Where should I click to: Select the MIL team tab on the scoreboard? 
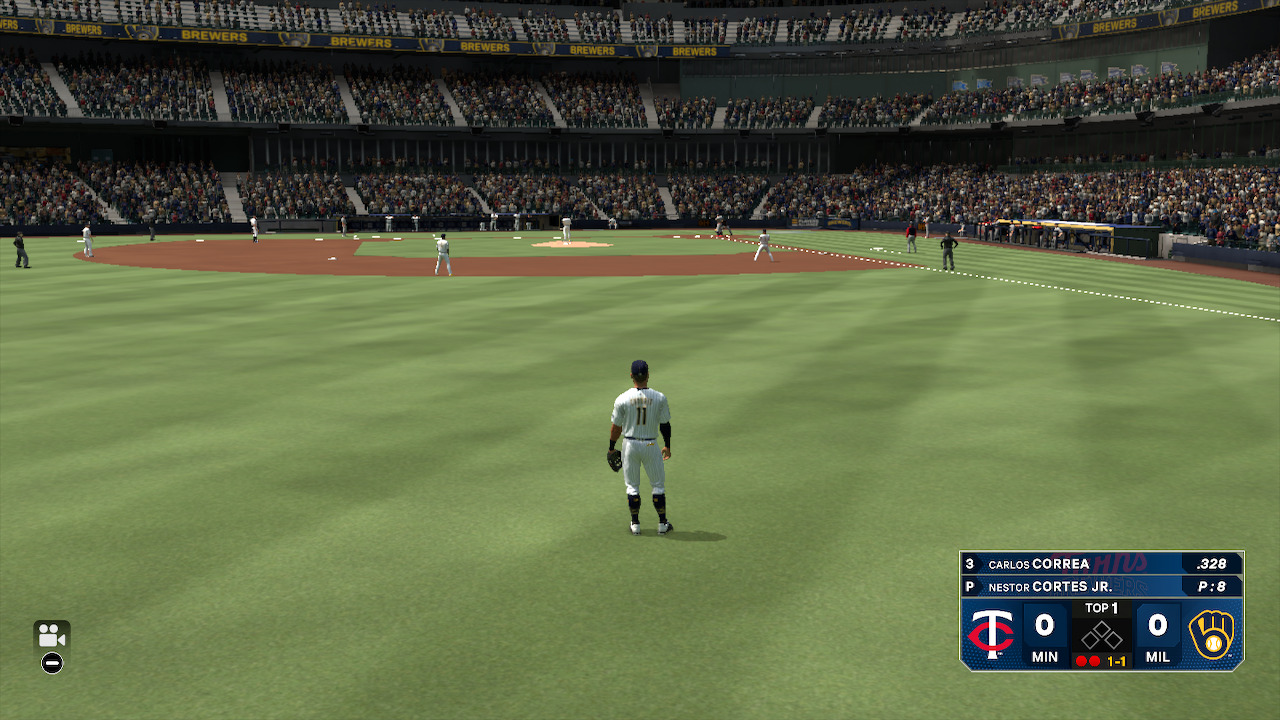(x=1159, y=657)
